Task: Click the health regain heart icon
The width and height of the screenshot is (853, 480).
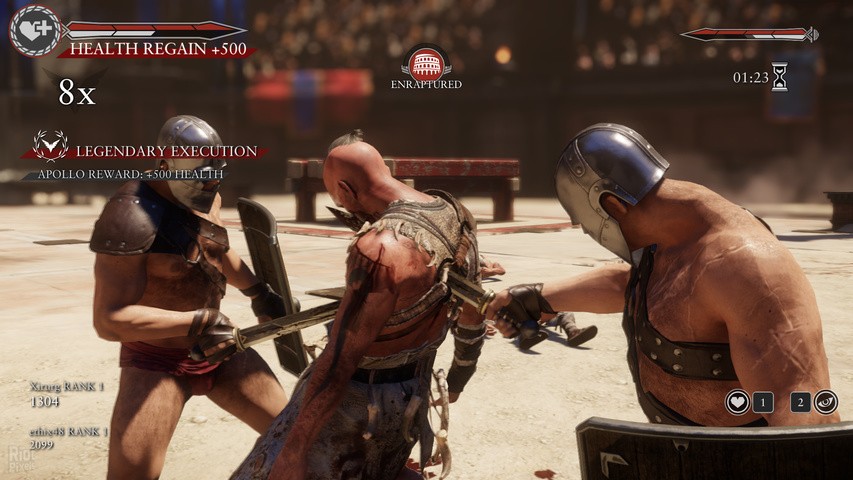Action: [35, 30]
